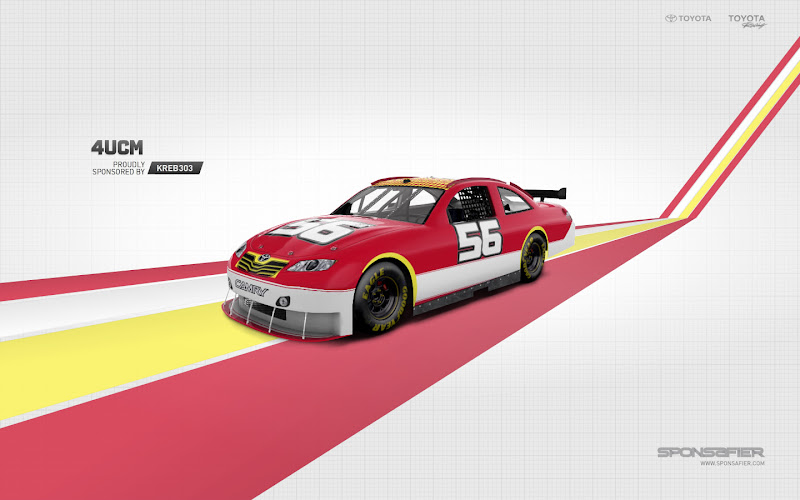This screenshot has height=500, width=800.
Task: Open the www.sponsafier.com link
Action: point(732,463)
